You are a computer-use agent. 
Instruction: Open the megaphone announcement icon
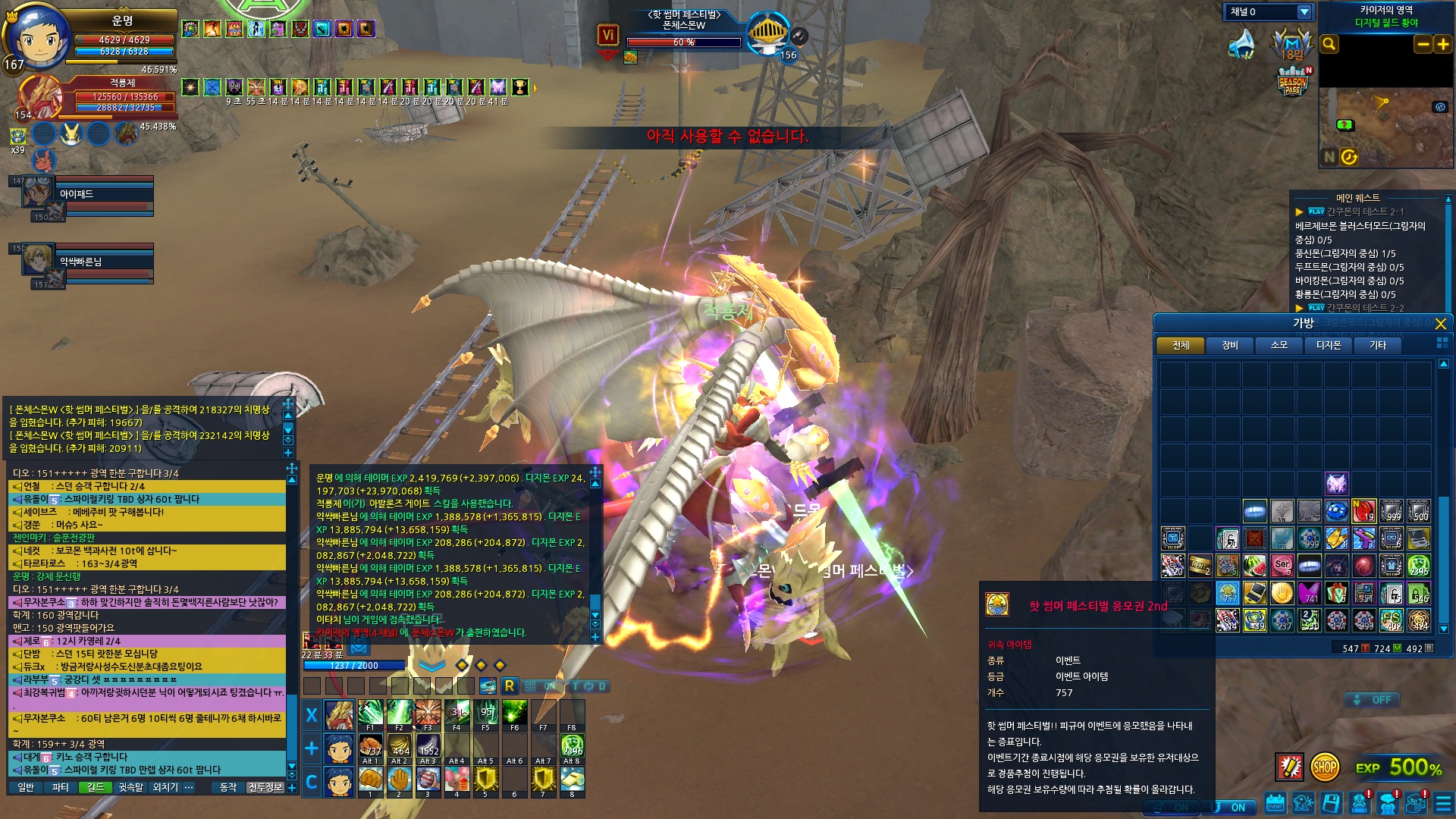coord(1241,45)
